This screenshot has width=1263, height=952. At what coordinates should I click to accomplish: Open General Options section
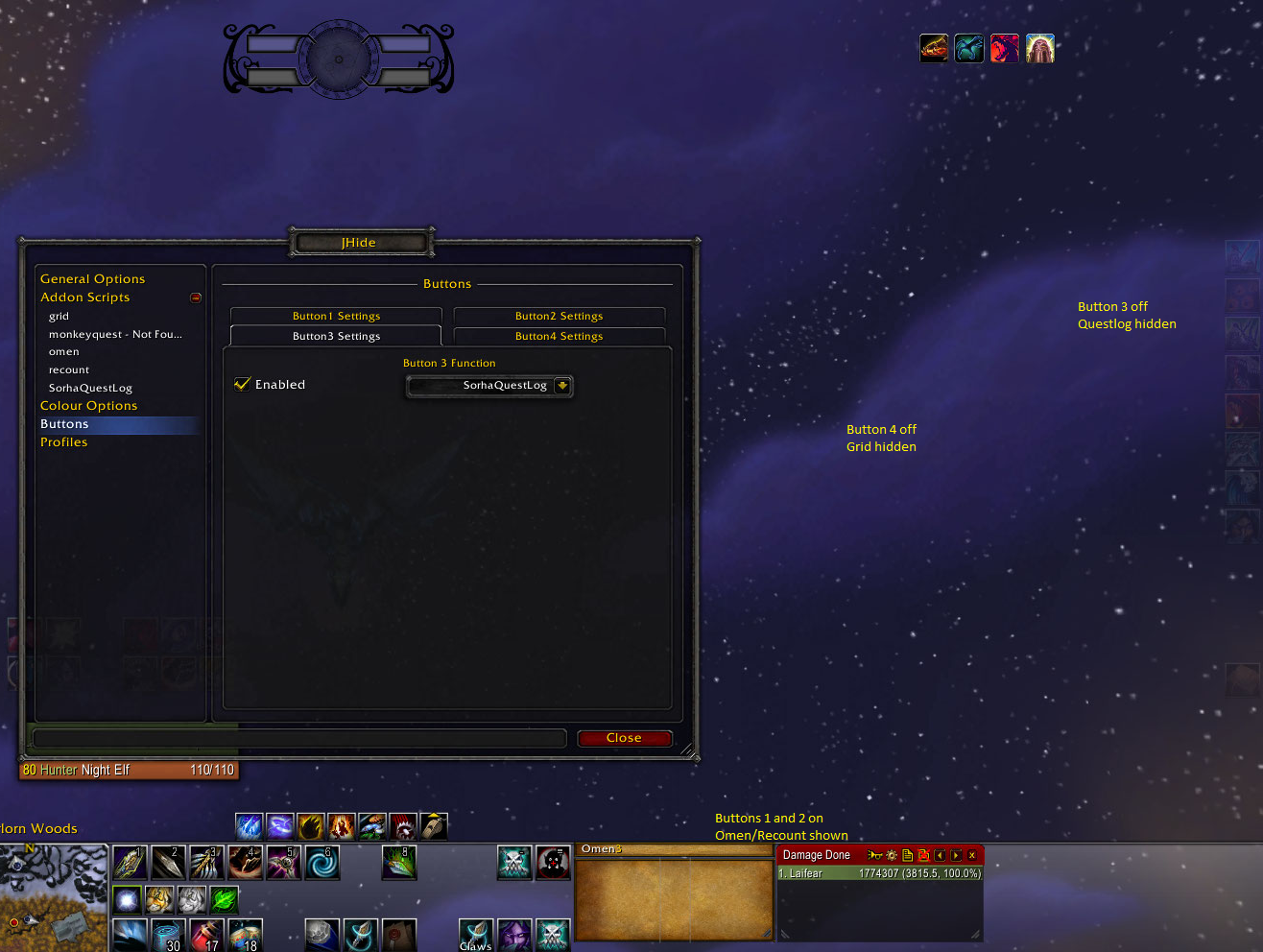[93, 279]
